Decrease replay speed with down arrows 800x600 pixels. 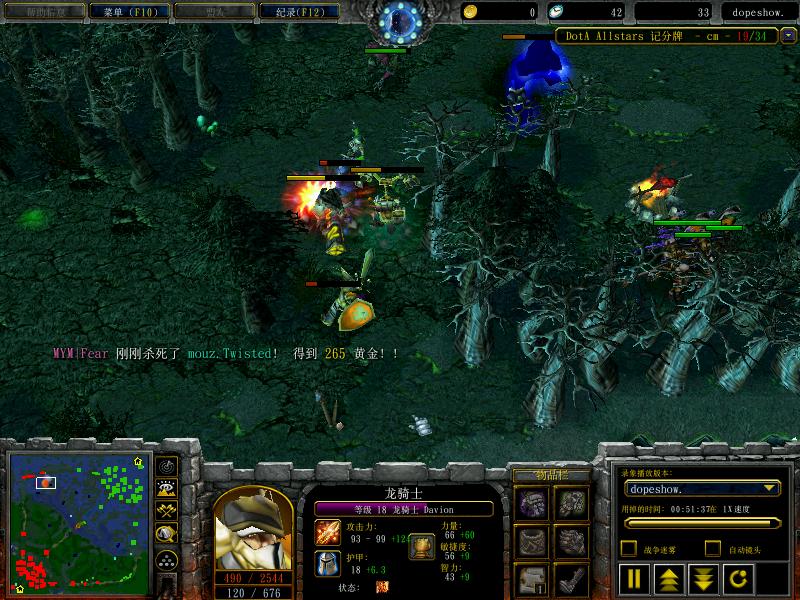[702, 578]
